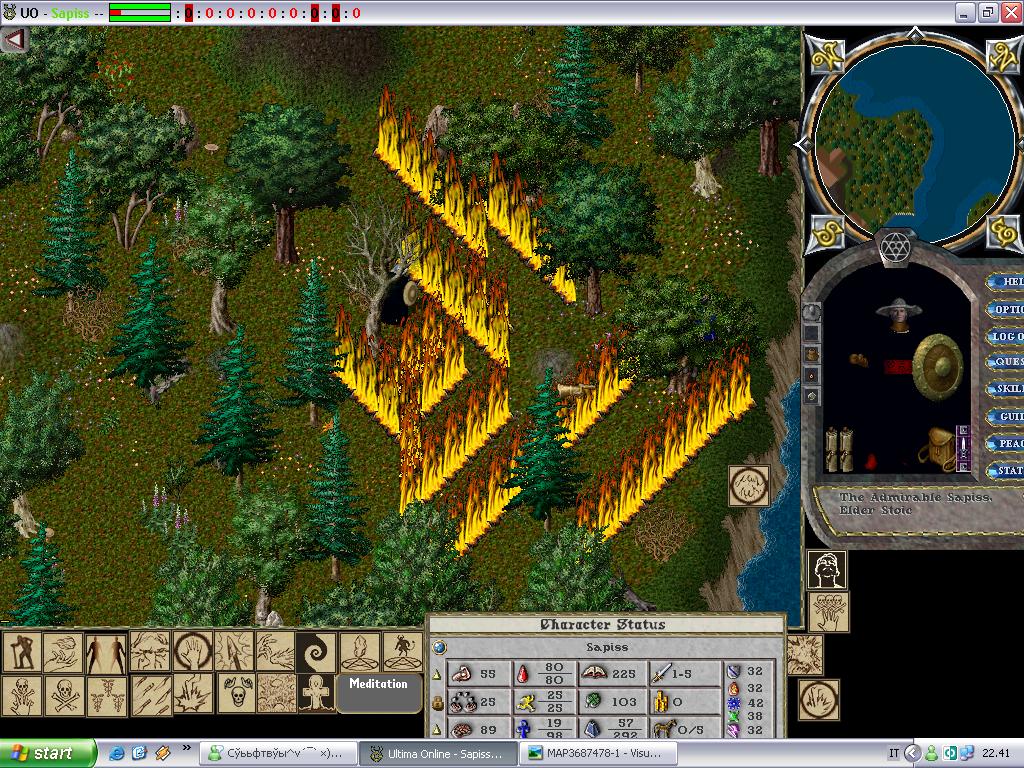Image resolution: width=1024 pixels, height=768 pixels.
Task: Click the upward-looking head icon below the paperdoll
Action: coord(827,570)
